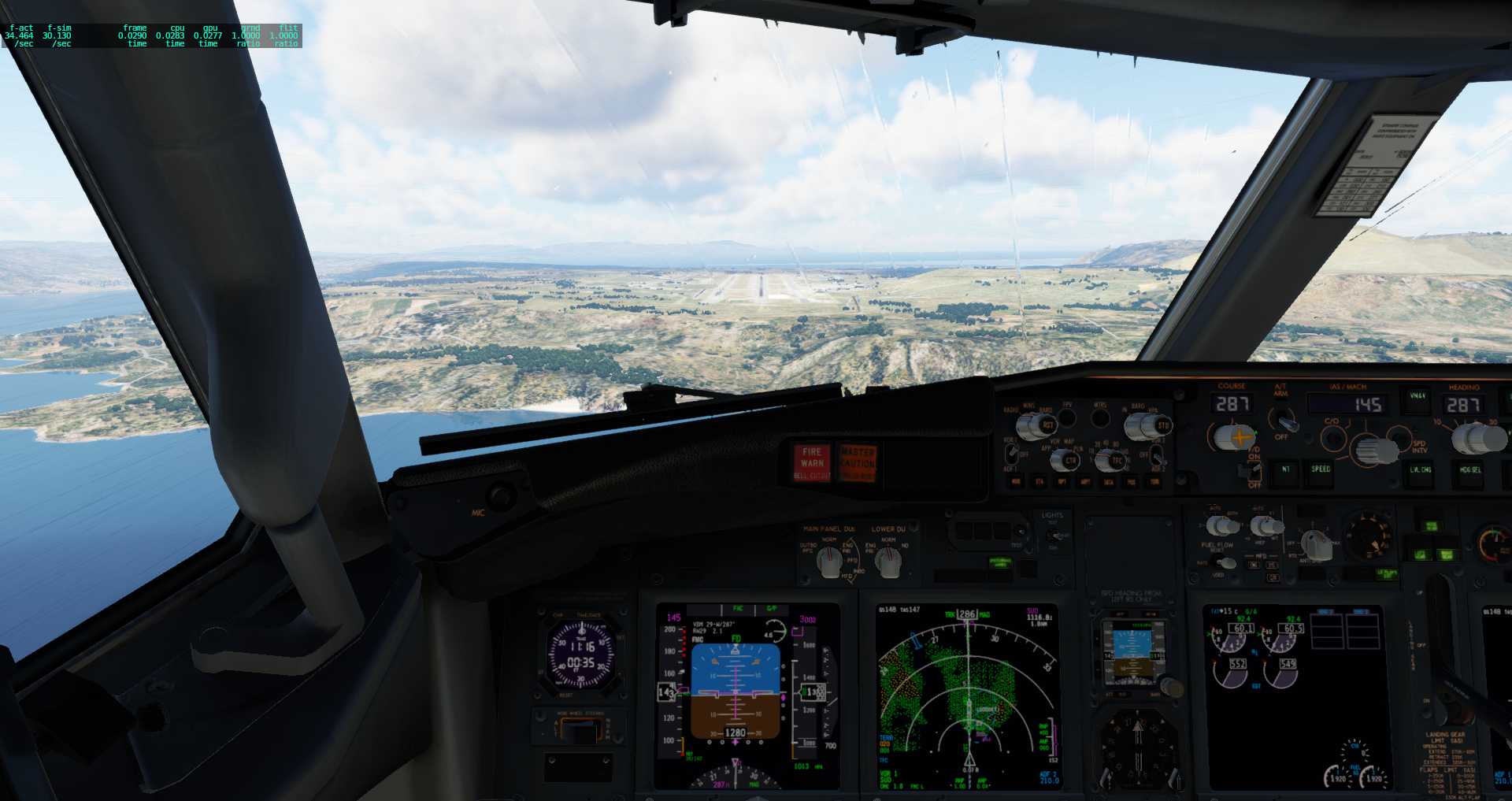Toggle the A/T ARM switch
Viewport: 1512px width, 801px height.
(1288, 422)
